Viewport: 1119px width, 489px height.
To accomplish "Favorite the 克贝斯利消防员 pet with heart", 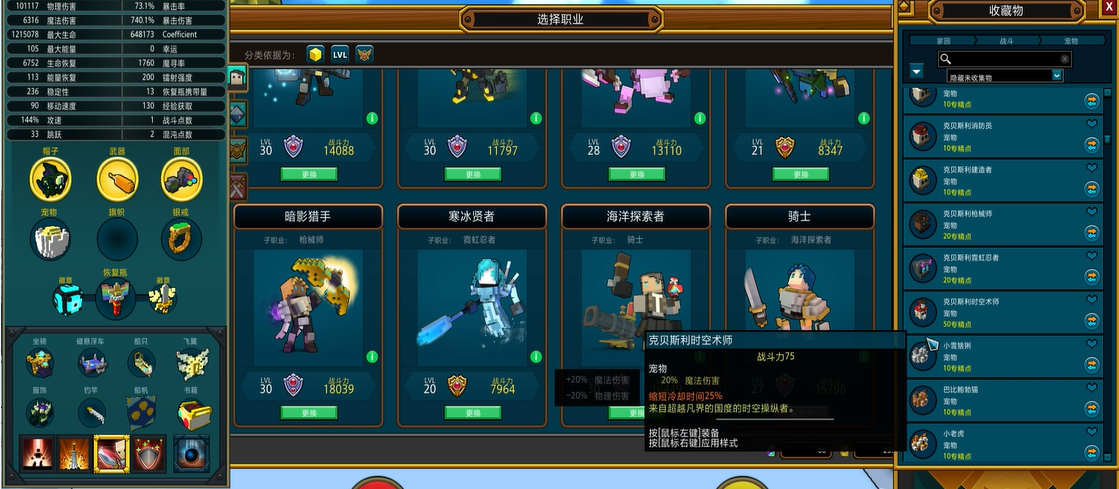I will pos(1092,125).
